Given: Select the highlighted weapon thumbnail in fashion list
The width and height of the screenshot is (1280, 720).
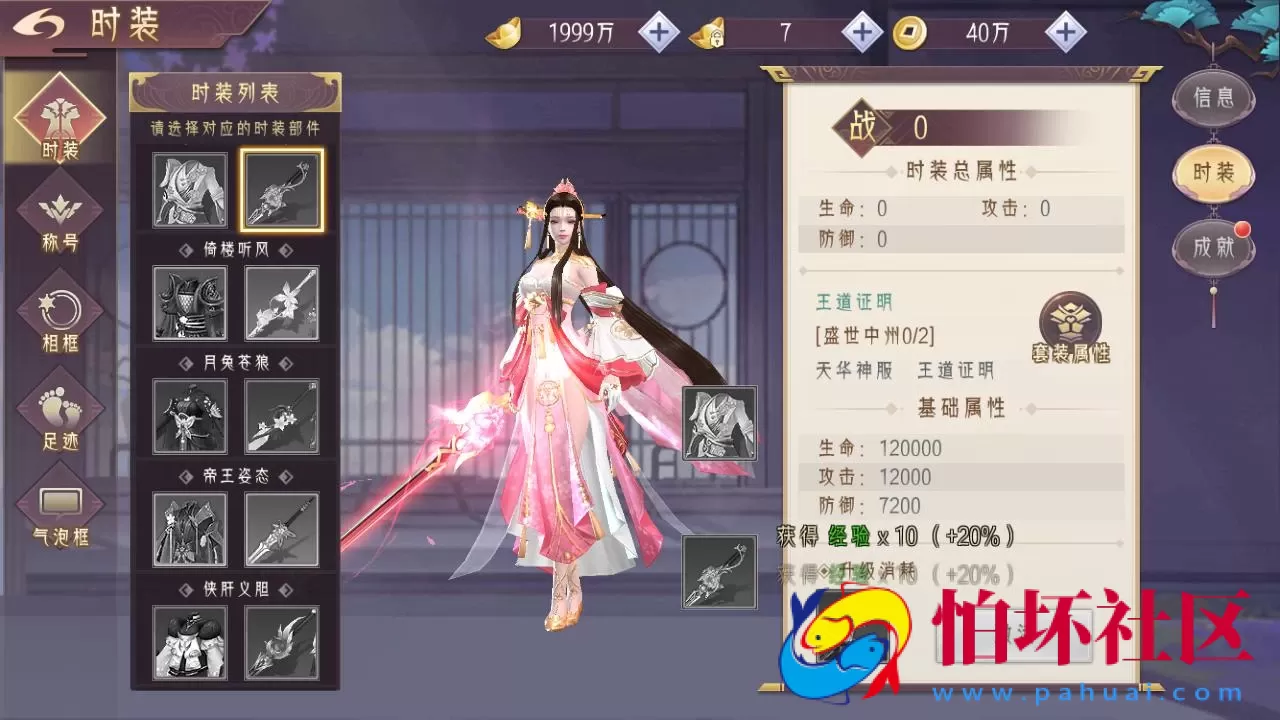Looking at the screenshot, I should click(281, 190).
